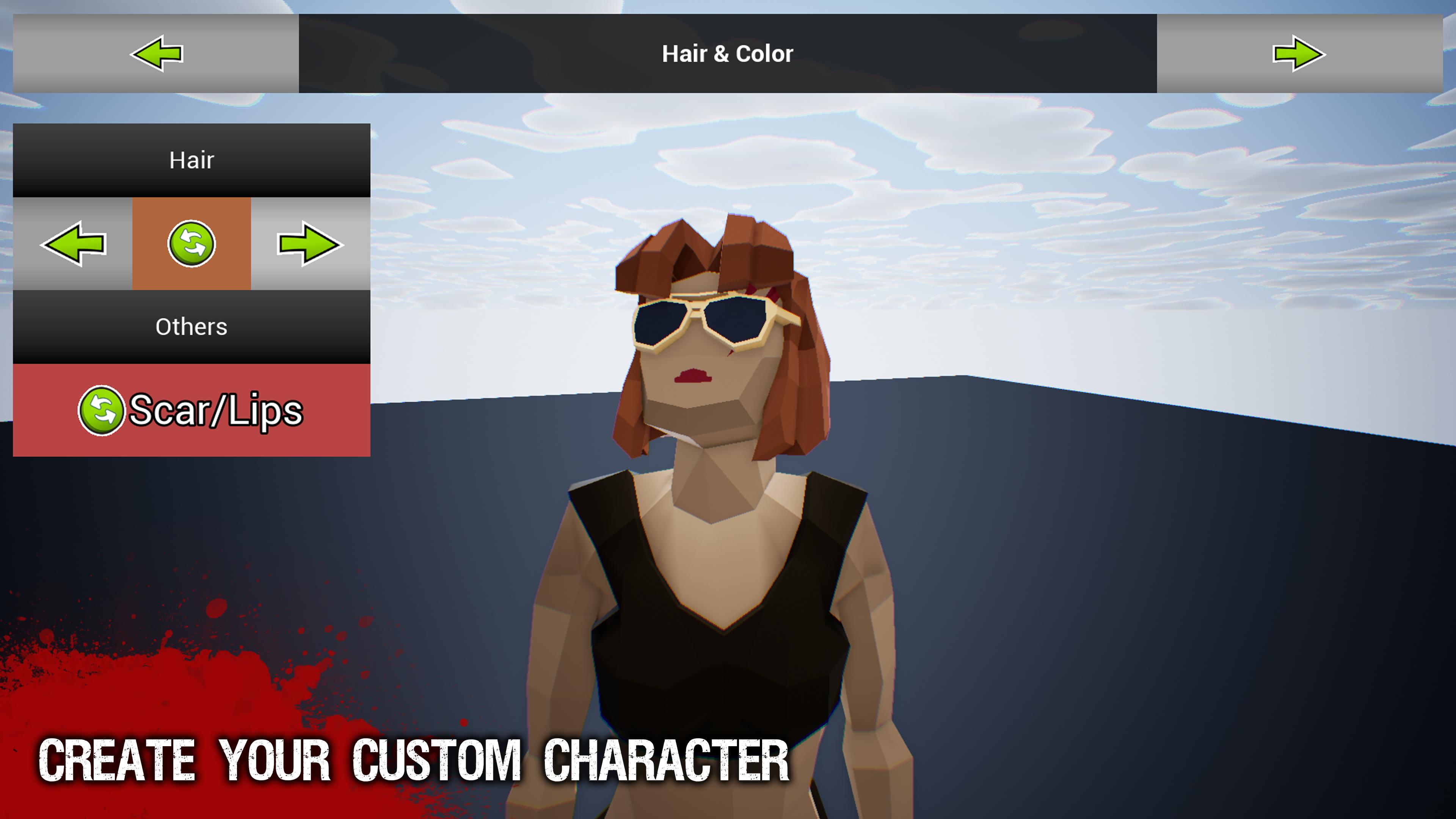Select the next hair style
Image resolution: width=1456 pixels, height=819 pixels.
(x=310, y=243)
